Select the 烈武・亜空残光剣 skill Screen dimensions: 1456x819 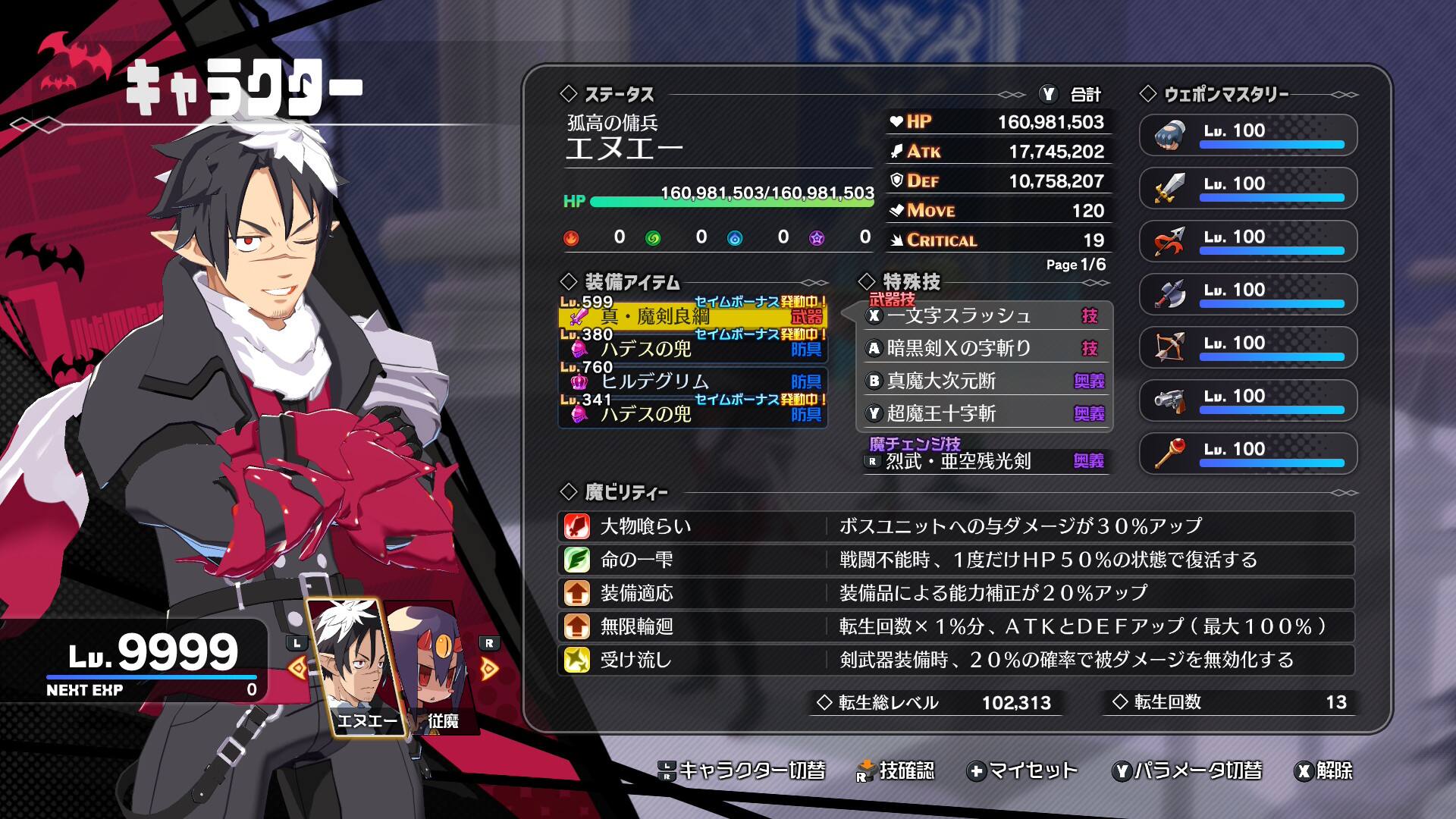986,461
